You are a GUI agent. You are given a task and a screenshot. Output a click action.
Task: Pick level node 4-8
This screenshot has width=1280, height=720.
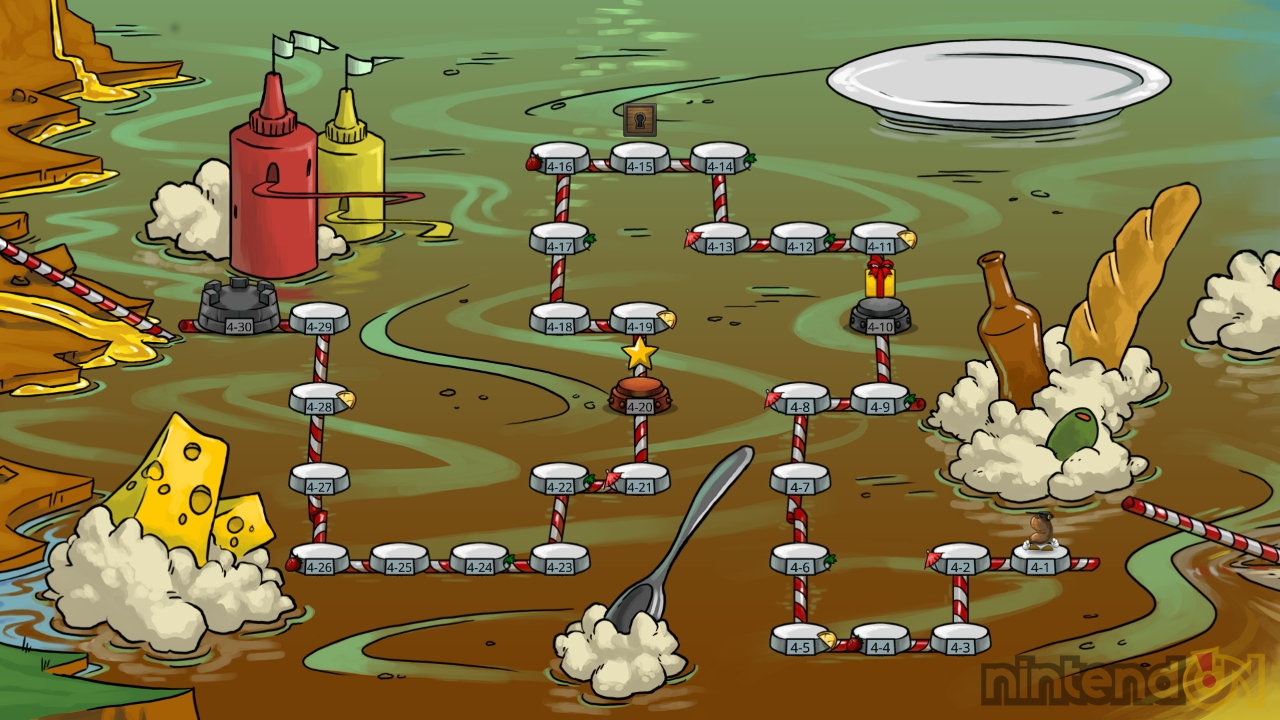[800, 401]
